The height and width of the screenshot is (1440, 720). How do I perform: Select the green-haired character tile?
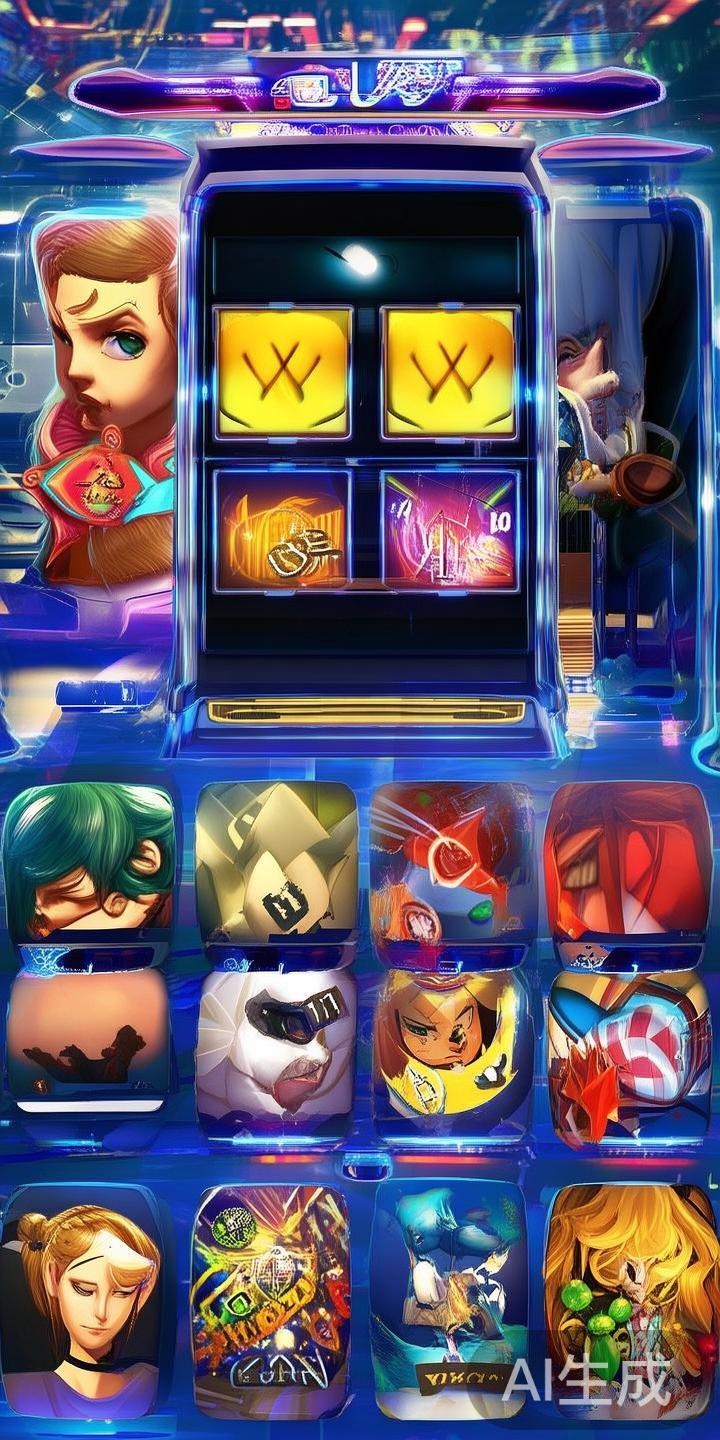88,861
